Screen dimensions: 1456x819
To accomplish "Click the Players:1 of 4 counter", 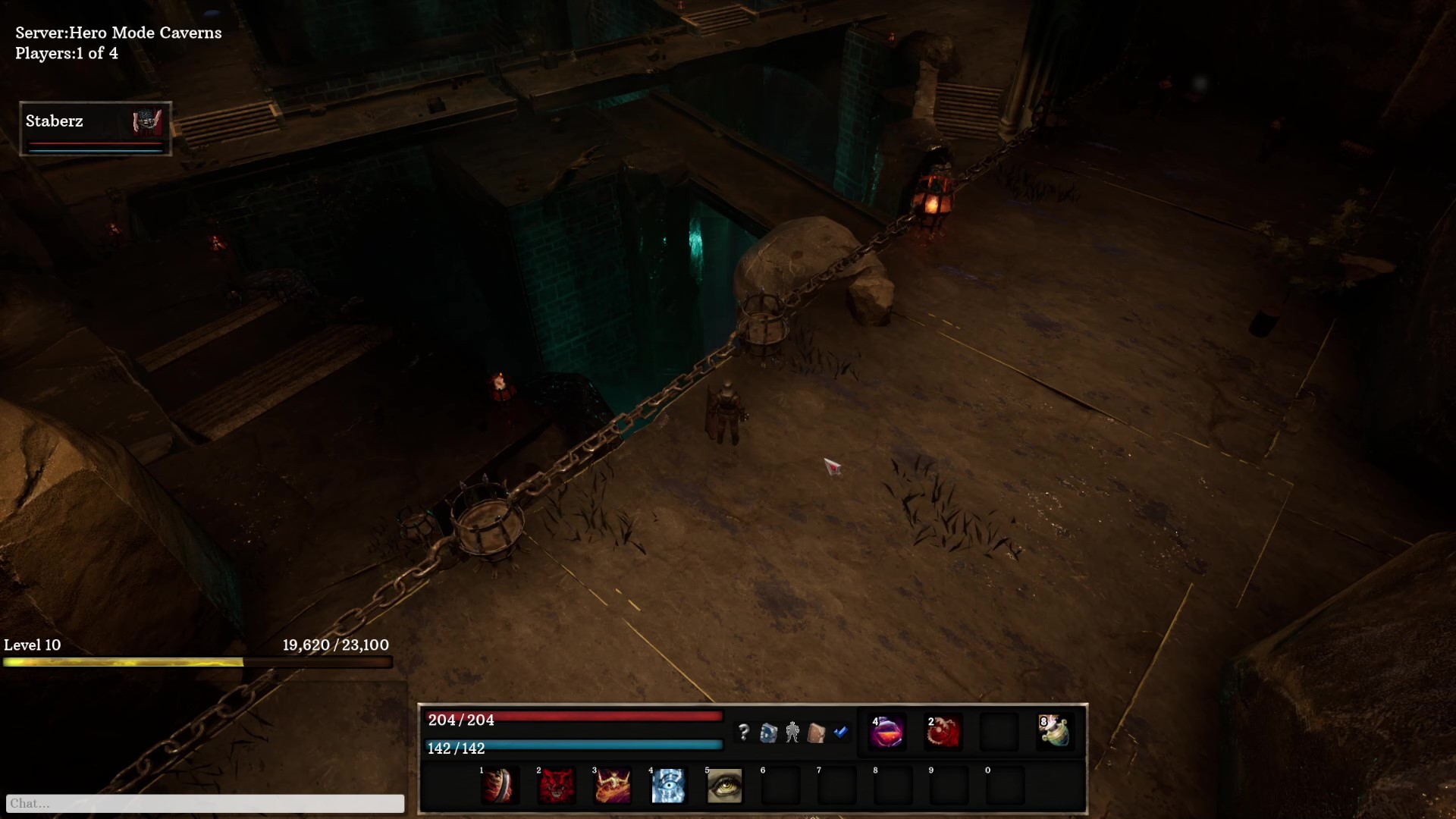I will [x=67, y=54].
